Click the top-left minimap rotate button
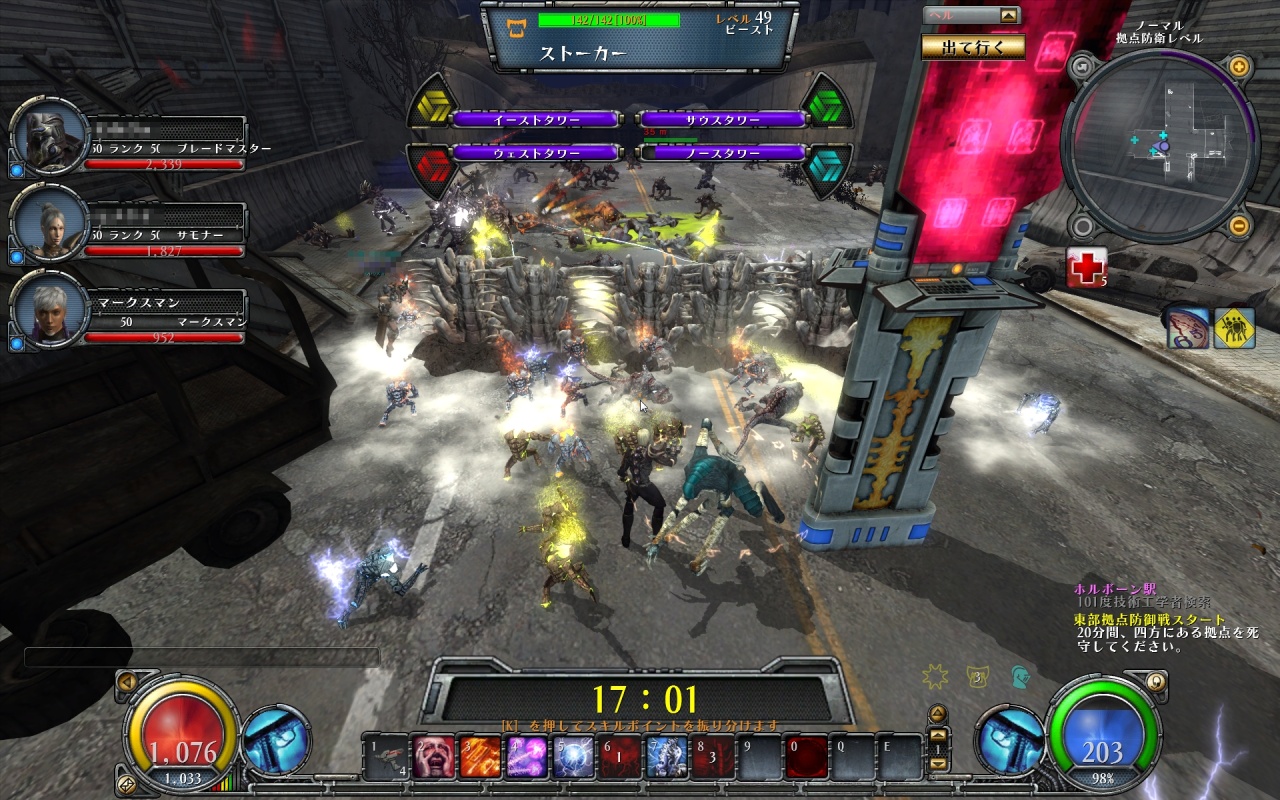The width and height of the screenshot is (1280, 800). (1080, 68)
